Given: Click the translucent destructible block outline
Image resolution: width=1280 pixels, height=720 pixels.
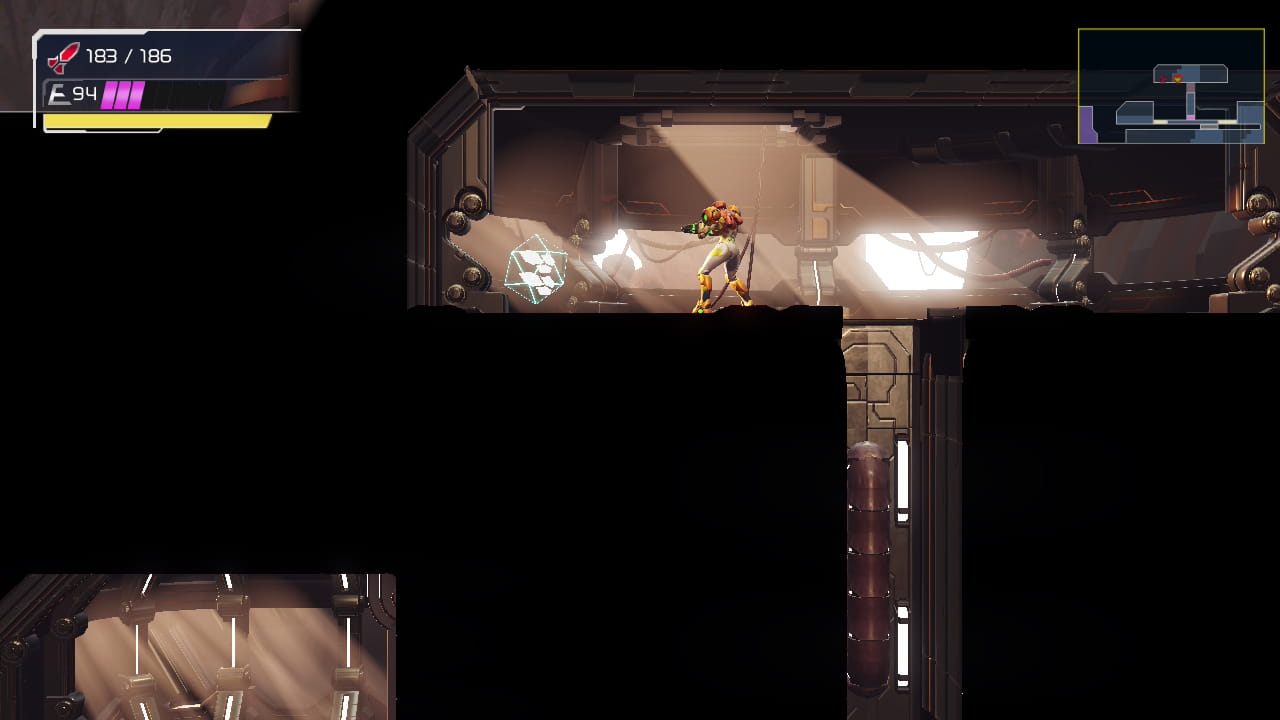Looking at the screenshot, I should pos(534,268).
